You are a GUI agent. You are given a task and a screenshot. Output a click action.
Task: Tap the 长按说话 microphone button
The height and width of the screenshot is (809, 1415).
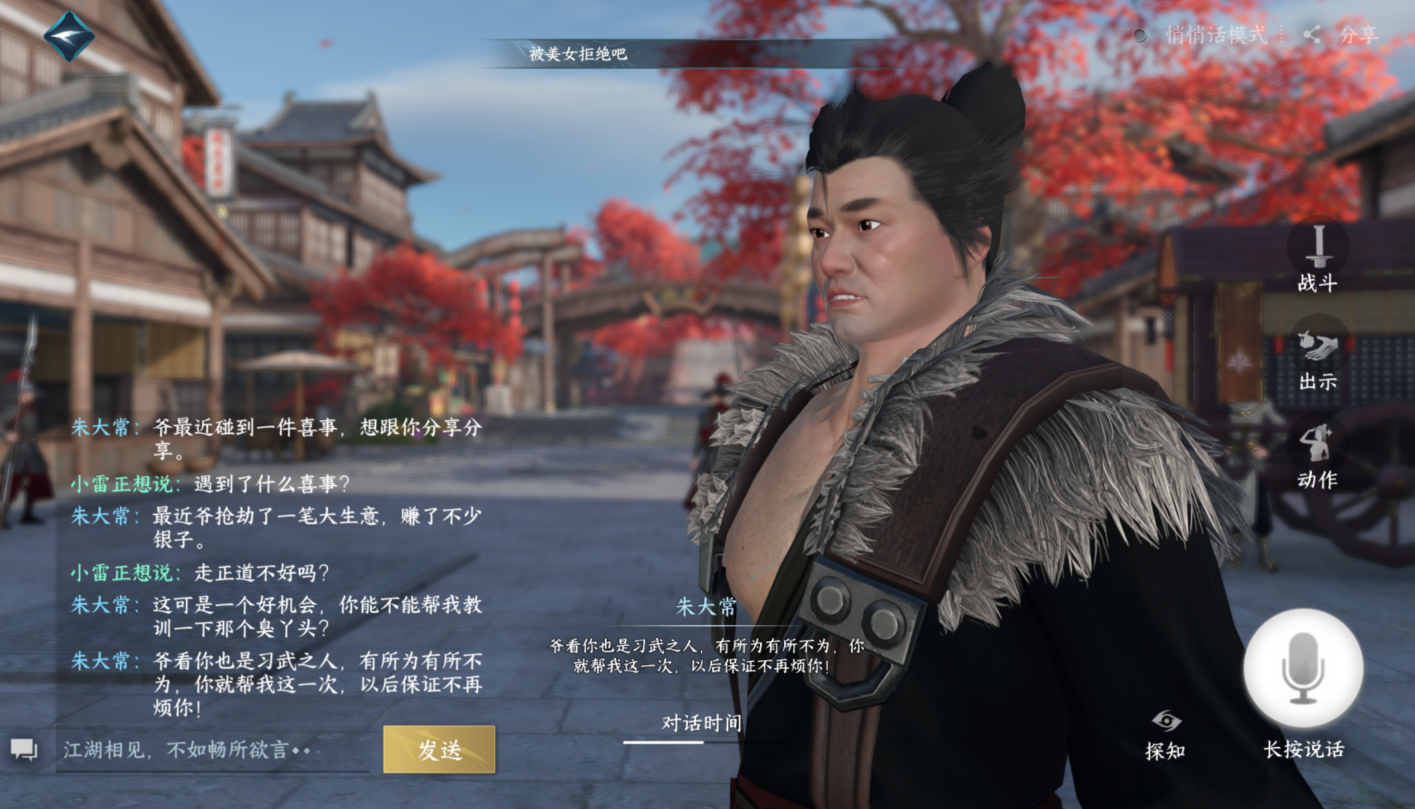1303,668
